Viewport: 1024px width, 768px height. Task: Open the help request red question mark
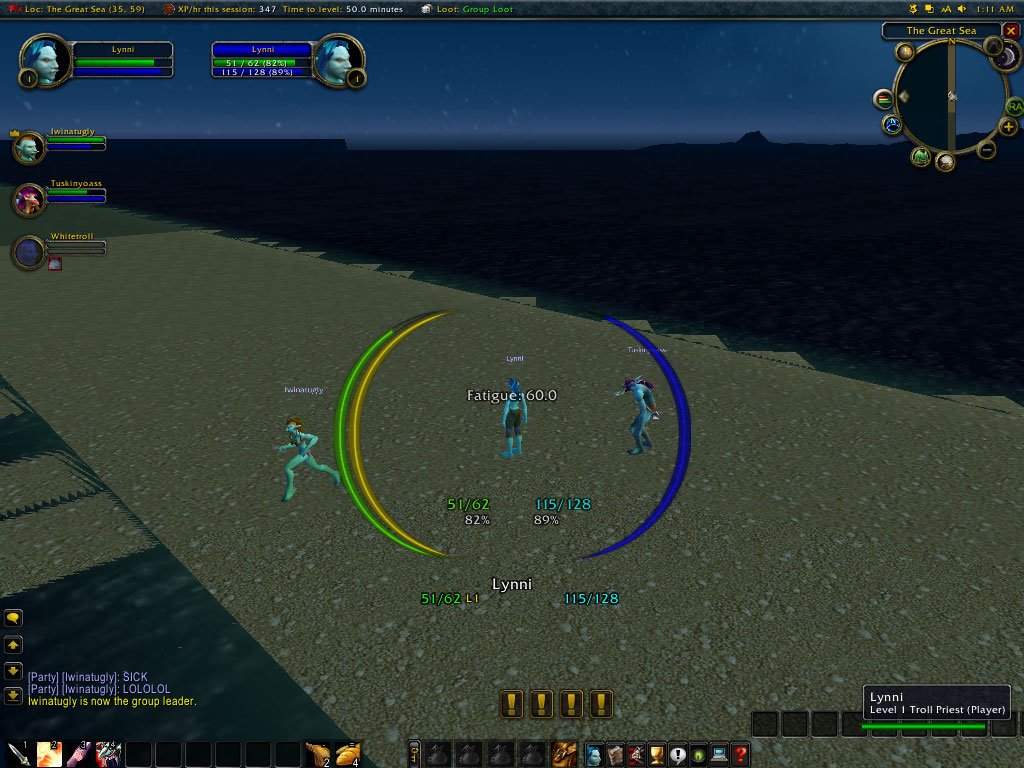pyautogui.click(x=740, y=755)
